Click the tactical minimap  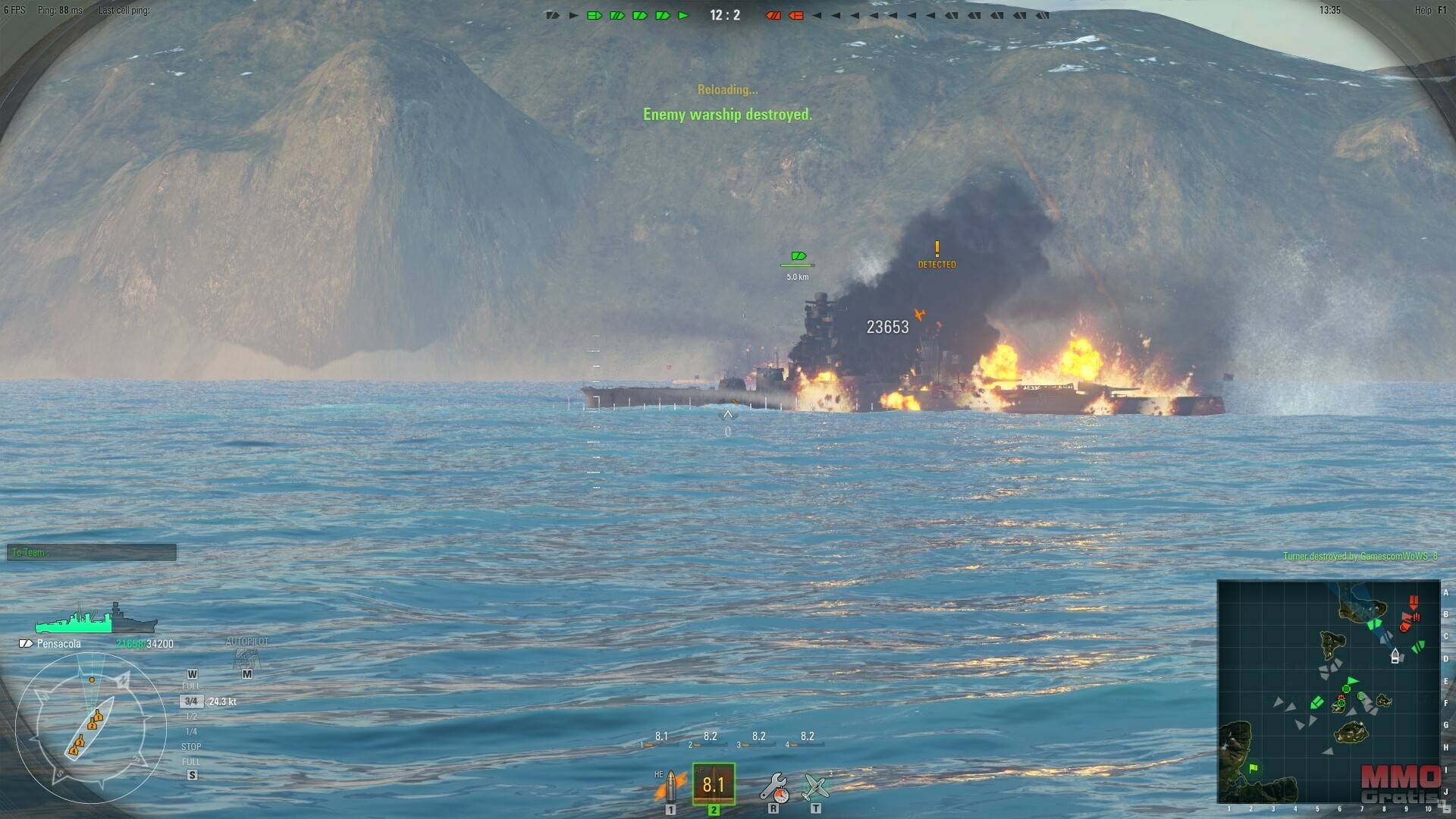pos(1328,691)
